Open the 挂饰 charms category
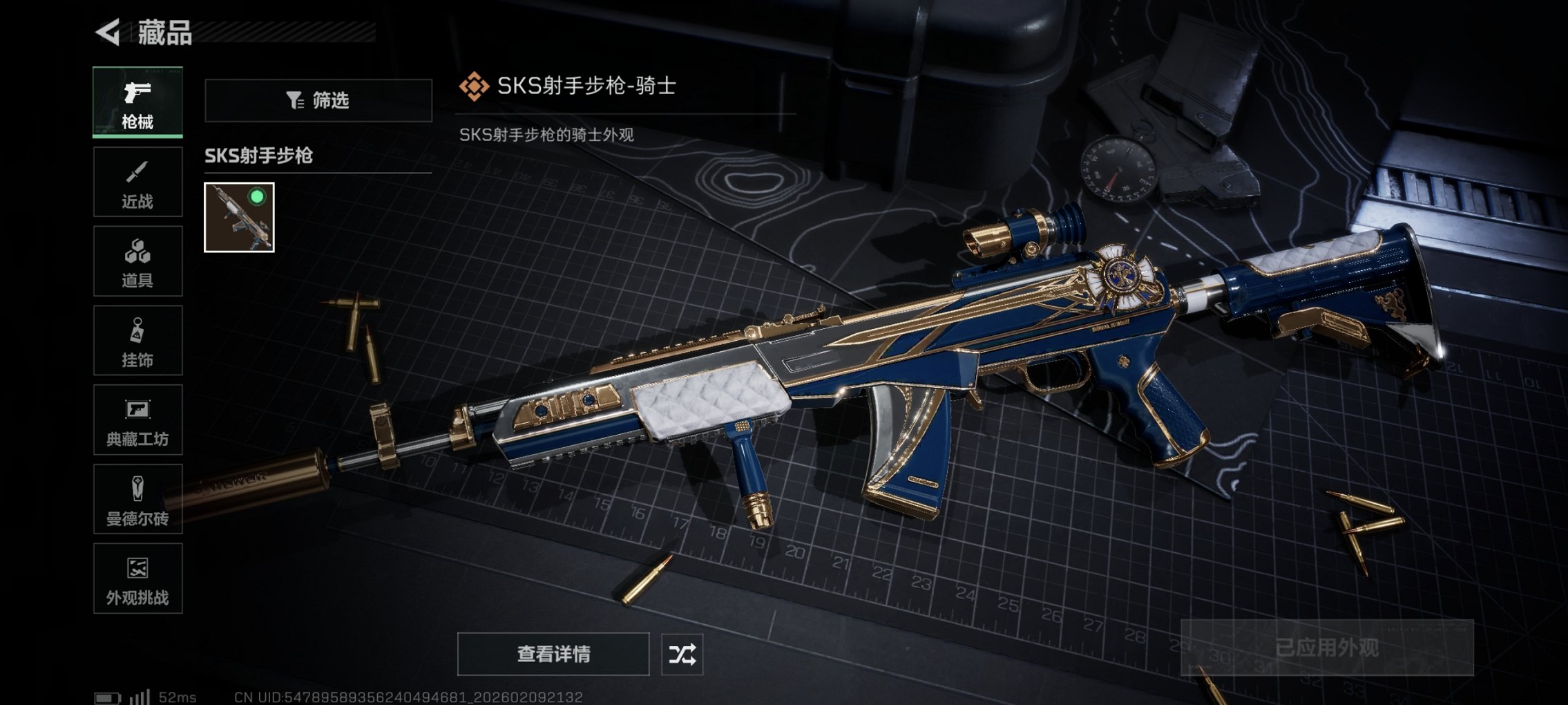1568x705 pixels. click(x=137, y=340)
